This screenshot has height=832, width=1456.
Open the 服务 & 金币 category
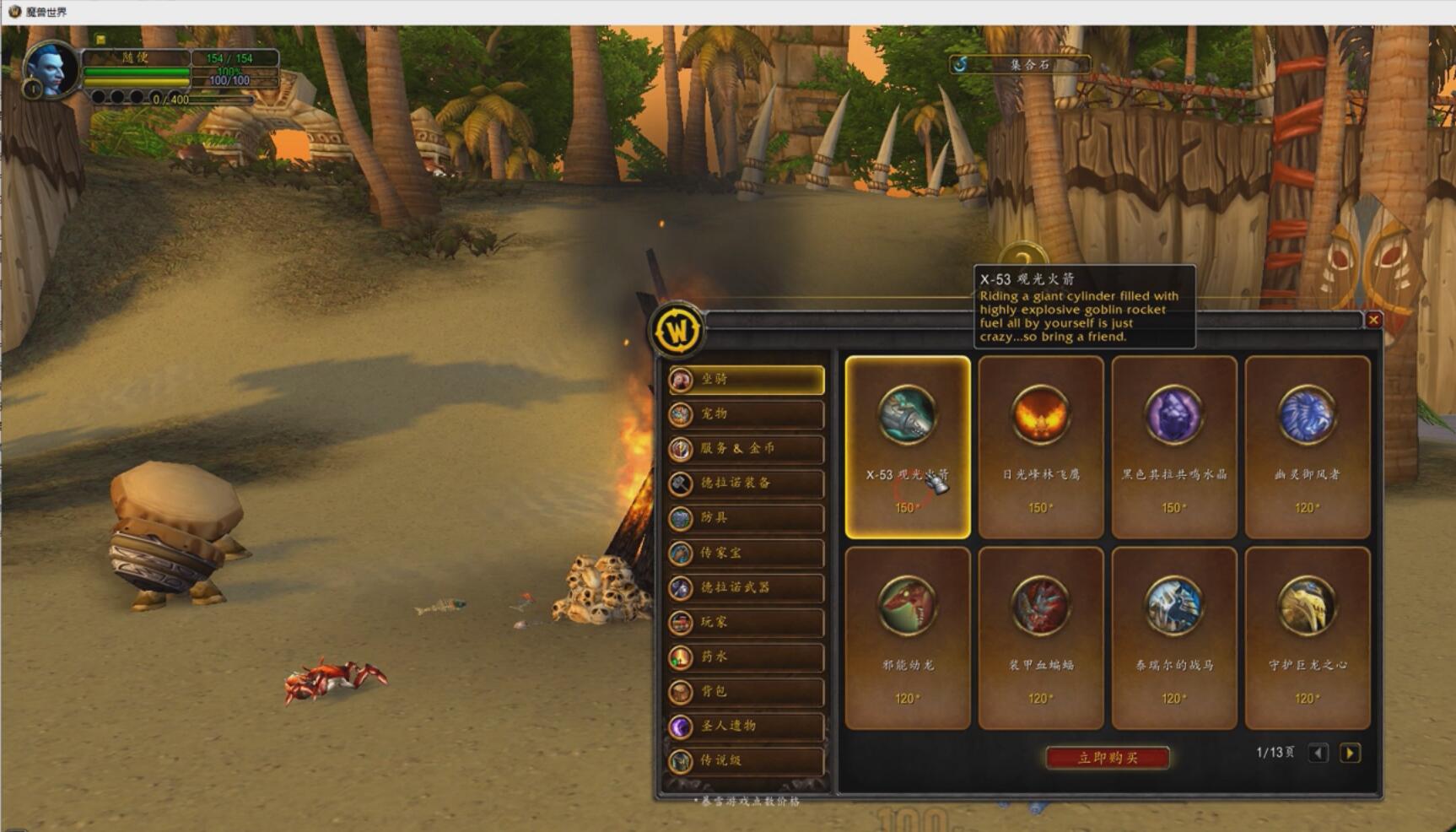point(747,449)
